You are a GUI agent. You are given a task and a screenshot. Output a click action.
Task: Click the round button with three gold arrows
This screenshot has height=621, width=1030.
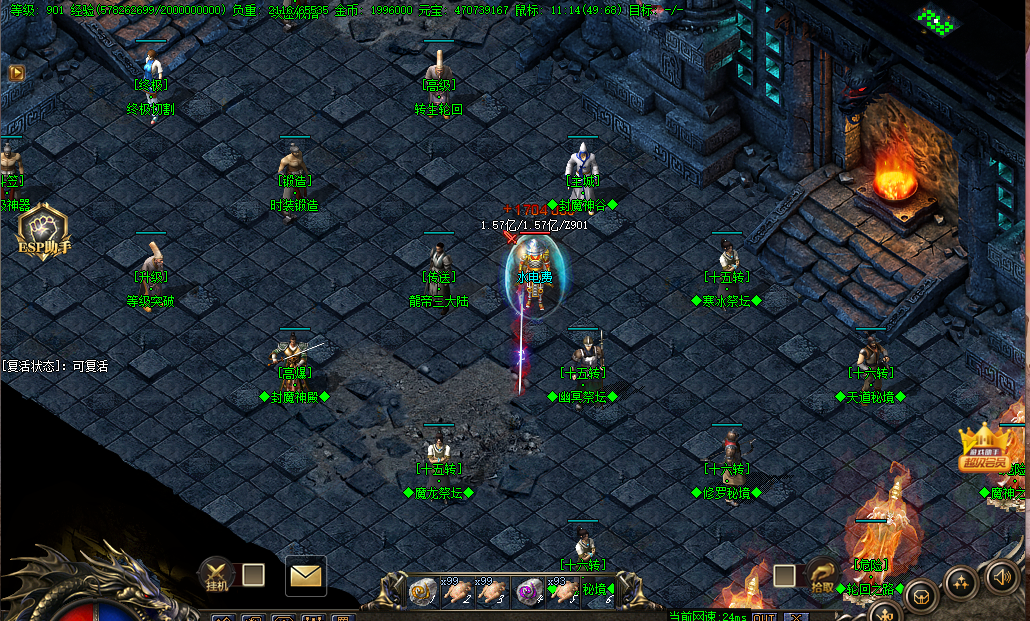961,582
